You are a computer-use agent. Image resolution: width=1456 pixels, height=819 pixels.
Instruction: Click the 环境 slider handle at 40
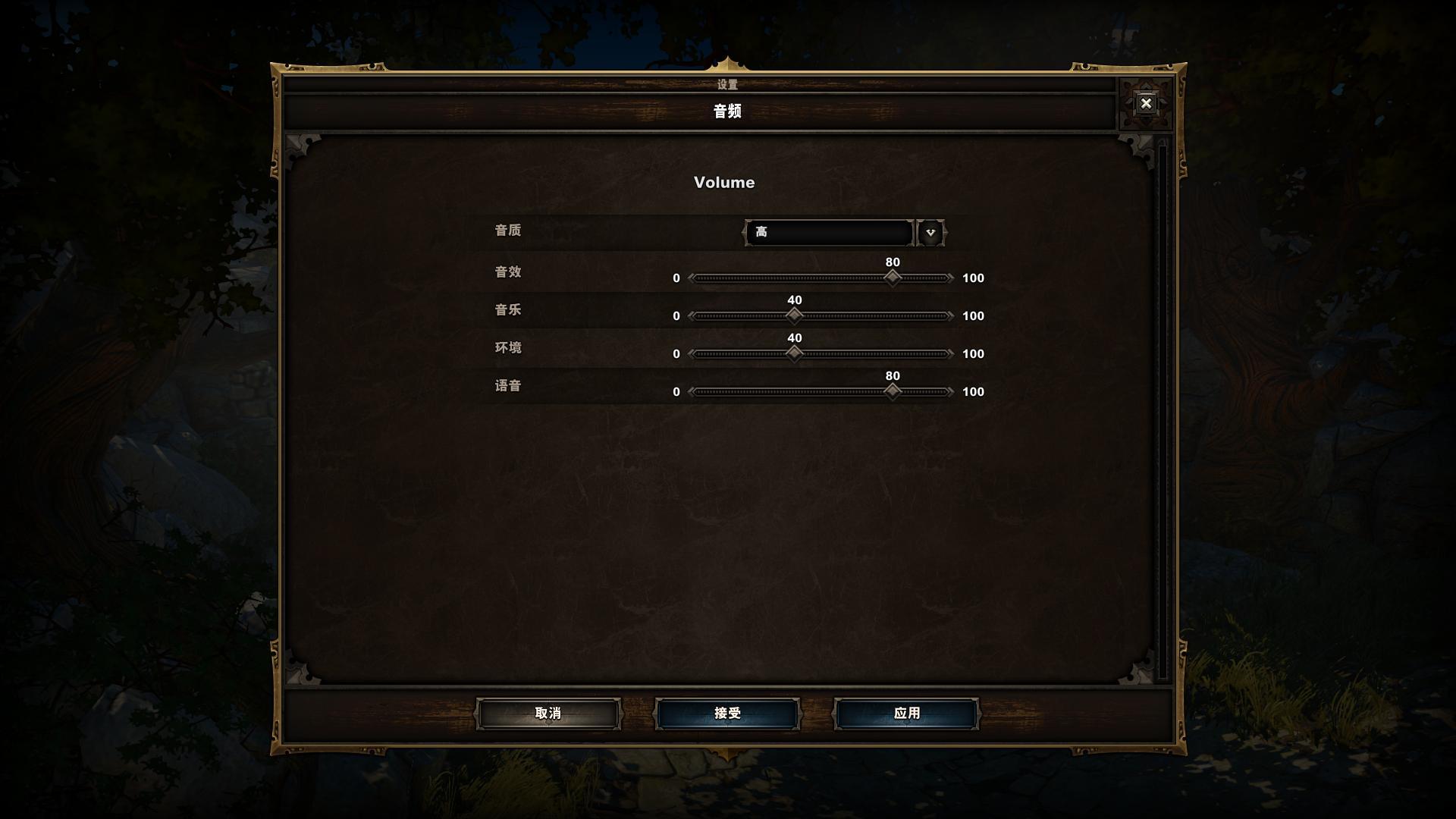[x=794, y=353]
